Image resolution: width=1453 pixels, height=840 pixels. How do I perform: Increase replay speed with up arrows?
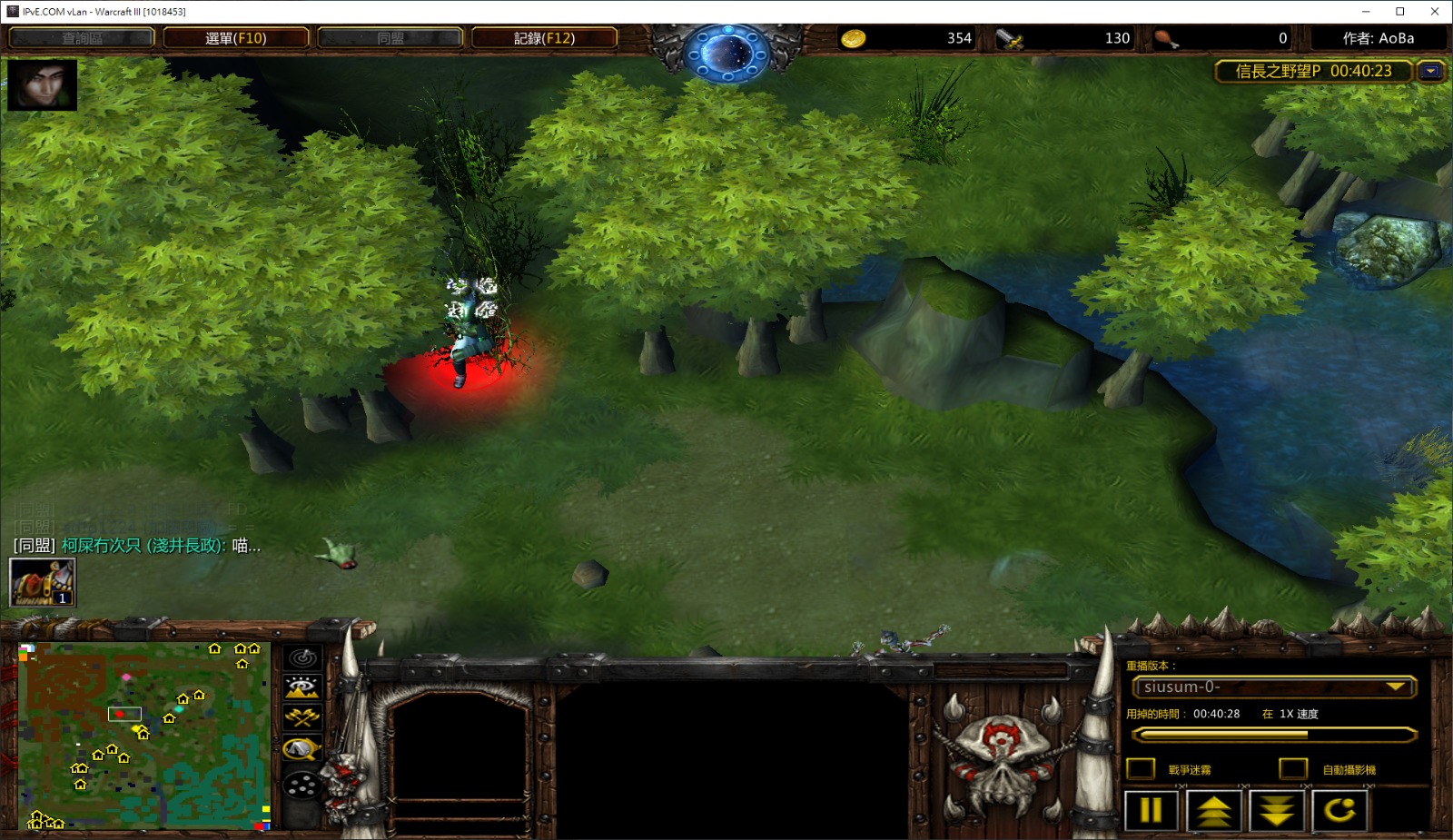[x=1214, y=810]
